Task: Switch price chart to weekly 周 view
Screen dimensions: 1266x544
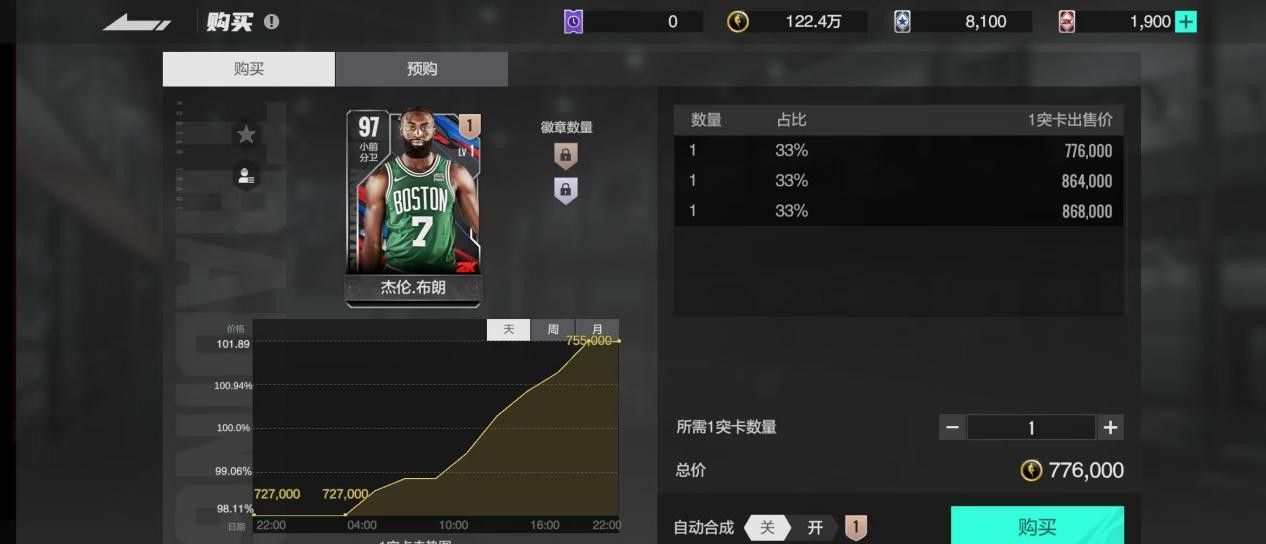Action: click(x=553, y=330)
